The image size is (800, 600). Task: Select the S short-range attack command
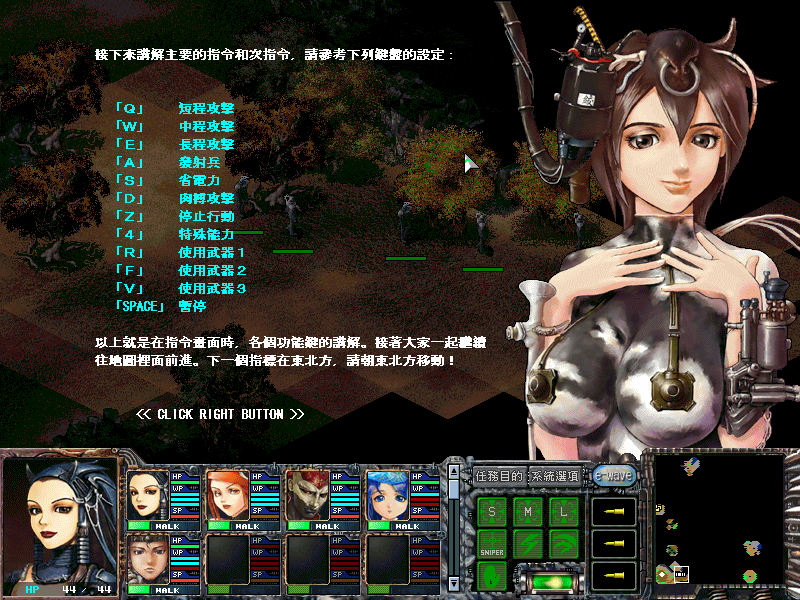click(x=492, y=512)
